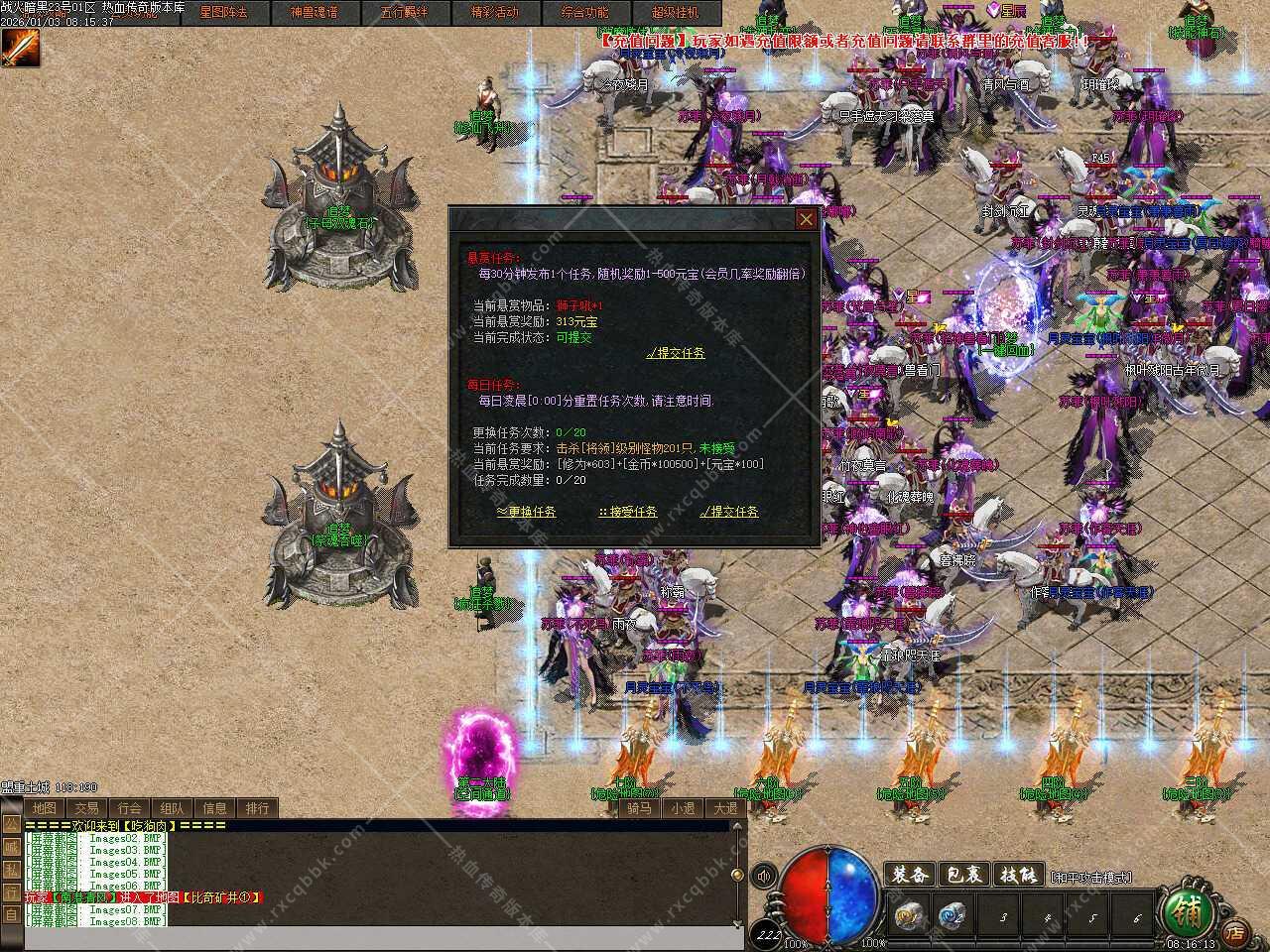Open the 五行羁绊 menu
Screen dimensions: 1270x952
[404, 13]
